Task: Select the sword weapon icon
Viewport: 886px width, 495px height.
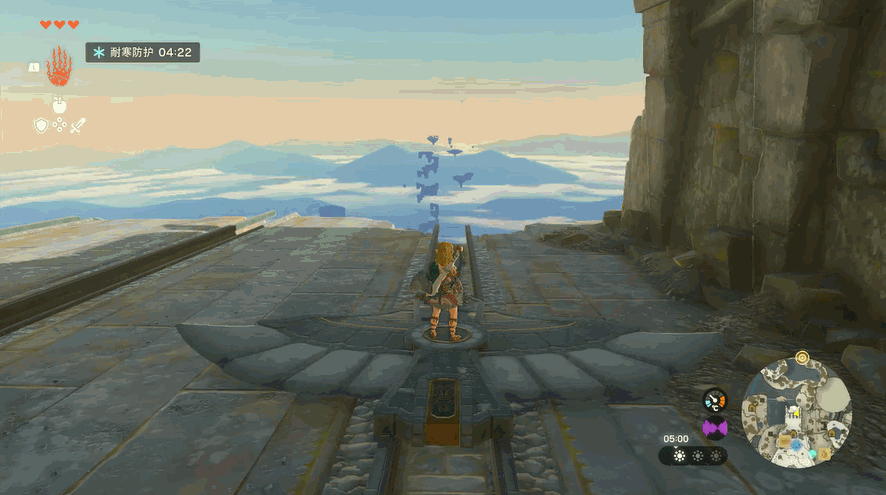Action: pos(78,125)
